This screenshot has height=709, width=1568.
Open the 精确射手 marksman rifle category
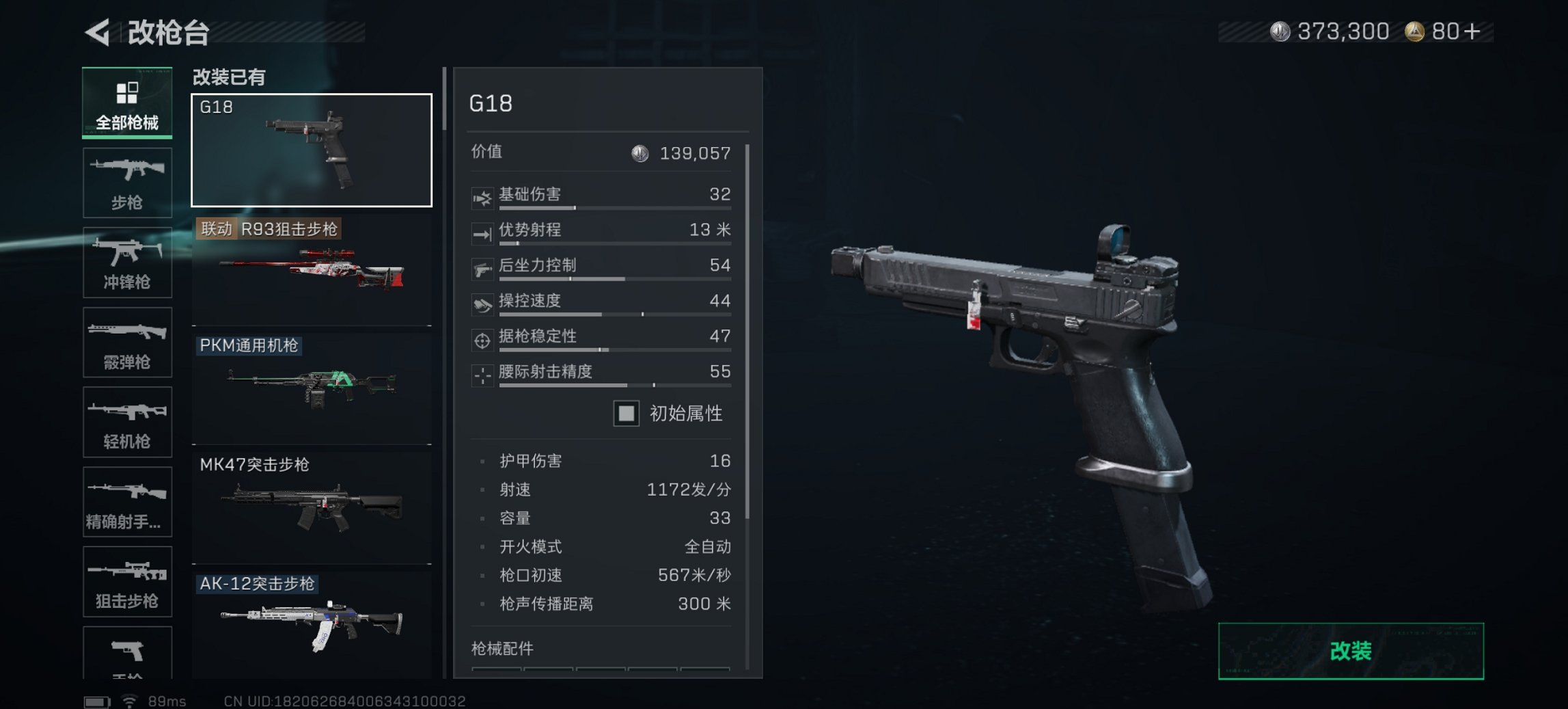127,501
